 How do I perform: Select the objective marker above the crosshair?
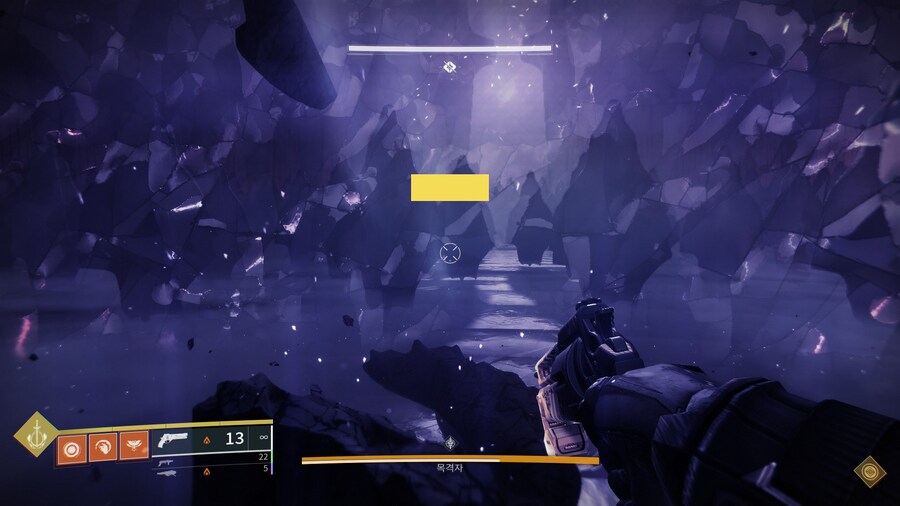[x=450, y=67]
